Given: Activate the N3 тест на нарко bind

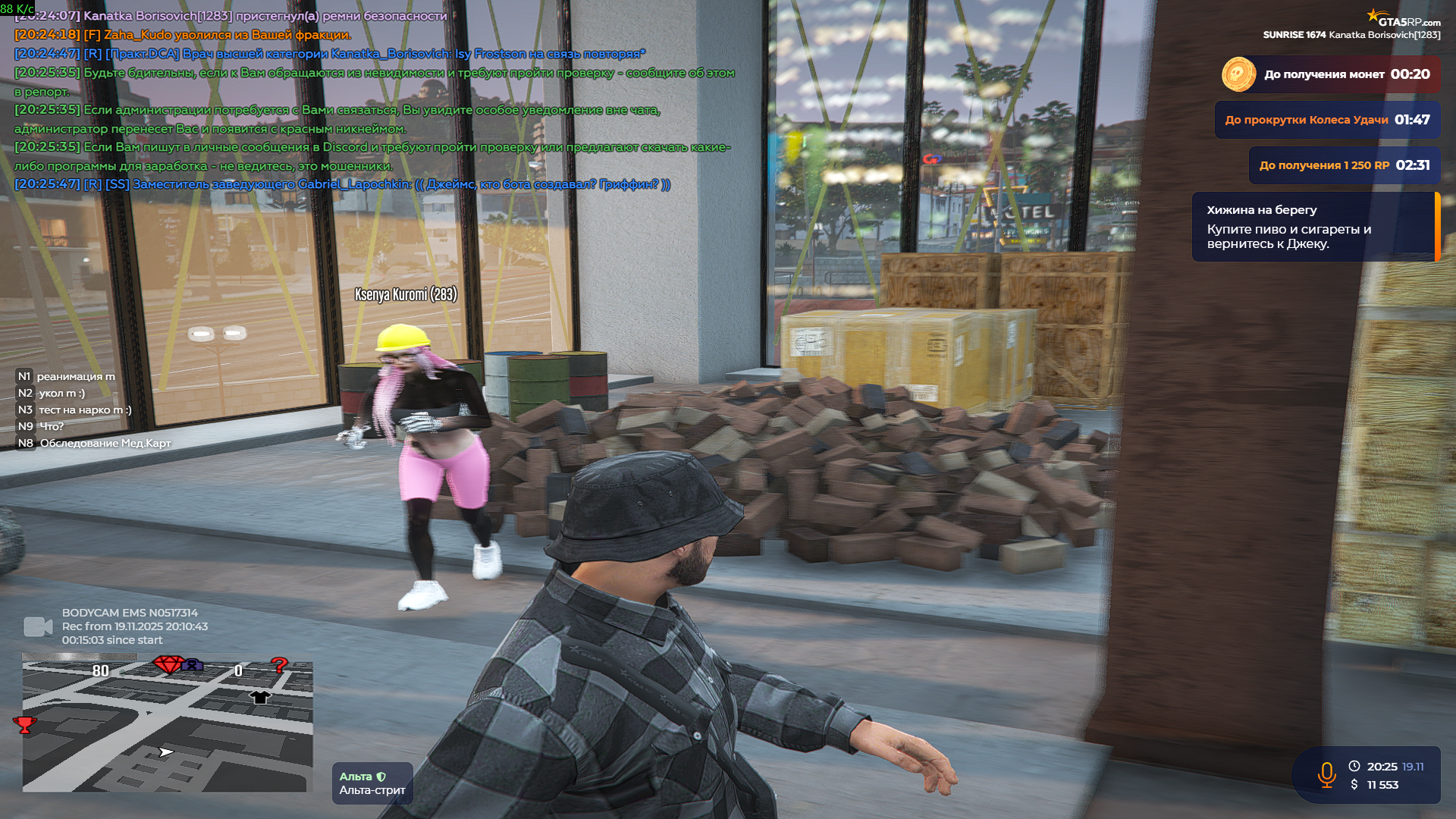Looking at the screenshot, I should tap(74, 409).
